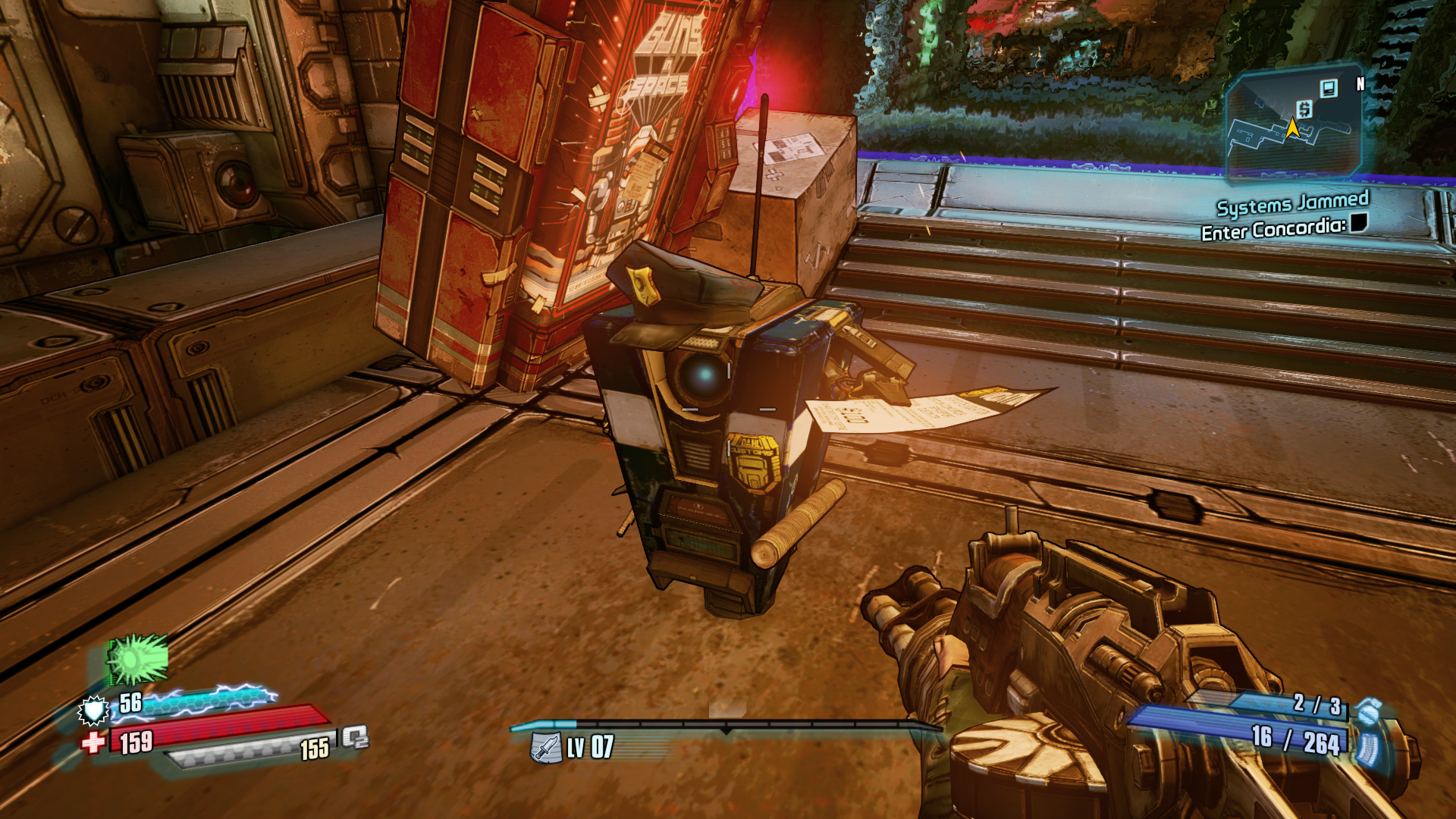
Task: Select the O2 oxygen tank icon
Action: [x=355, y=737]
